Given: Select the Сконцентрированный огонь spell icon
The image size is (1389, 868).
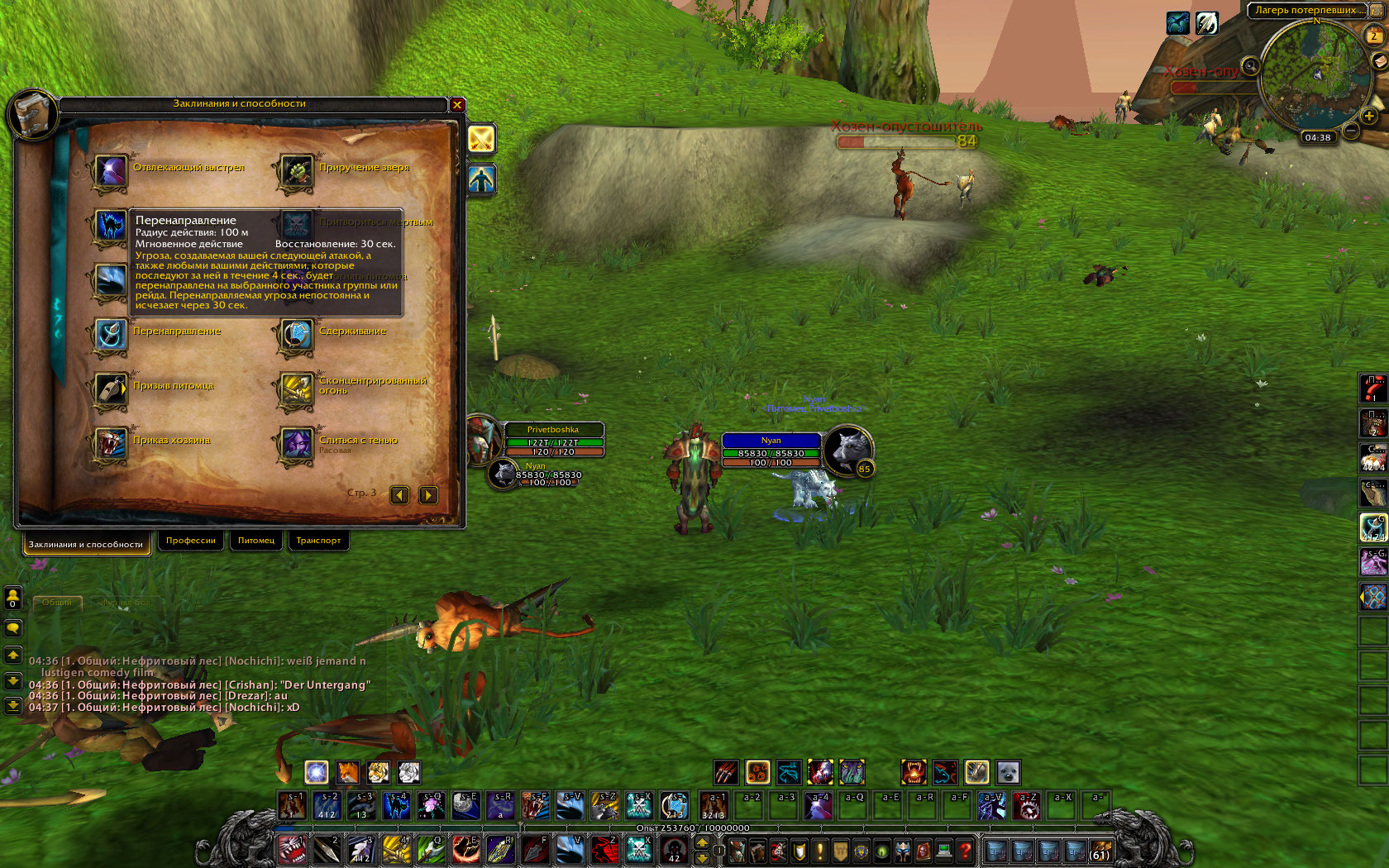Looking at the screenshot, I should click(296, 390).
